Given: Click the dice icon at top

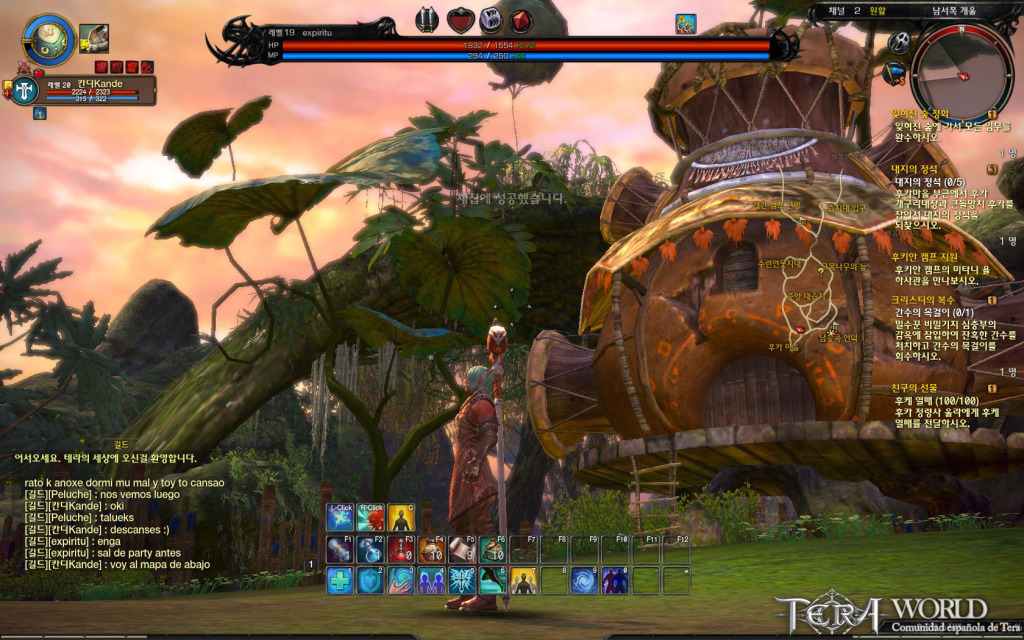Looking at the screenshot, I should [x=490, y=20].
